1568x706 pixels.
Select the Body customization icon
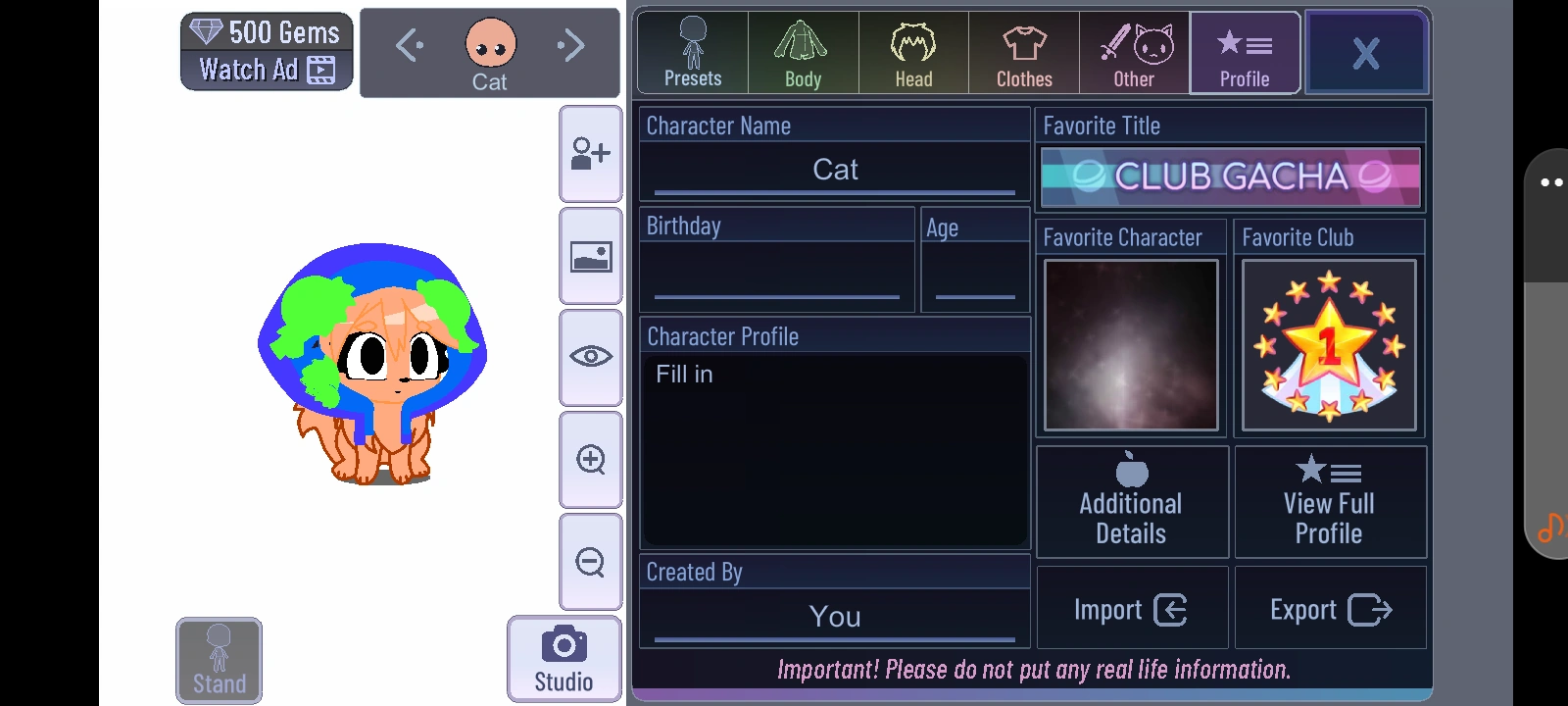coord(802,51)
